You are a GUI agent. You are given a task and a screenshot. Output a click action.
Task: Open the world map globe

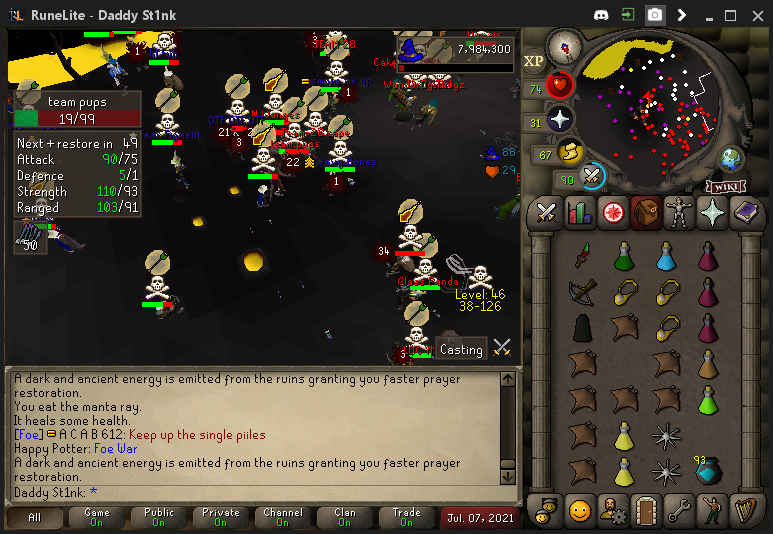click(x=732, y=158)
